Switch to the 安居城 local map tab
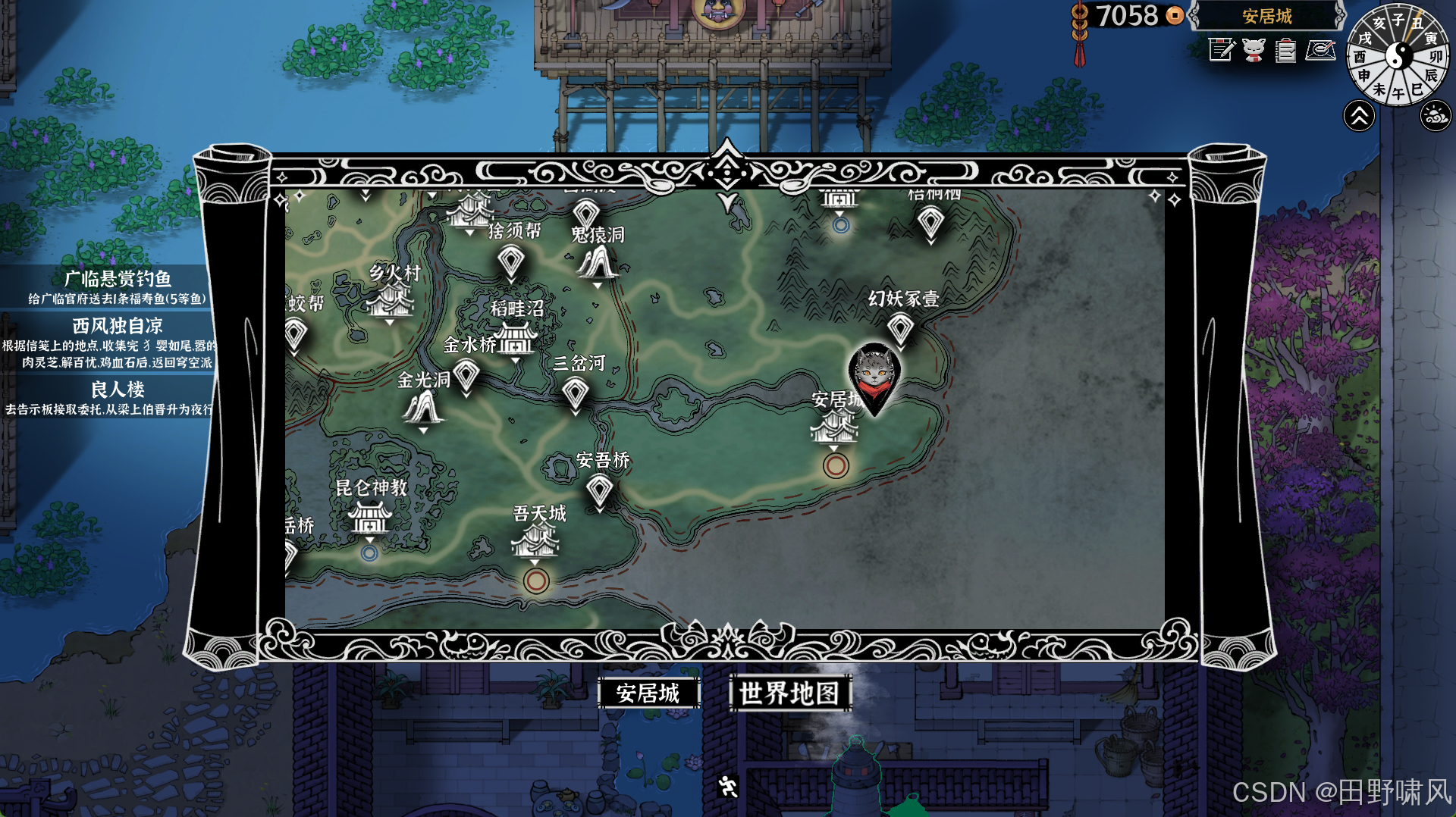 (648, 693)
